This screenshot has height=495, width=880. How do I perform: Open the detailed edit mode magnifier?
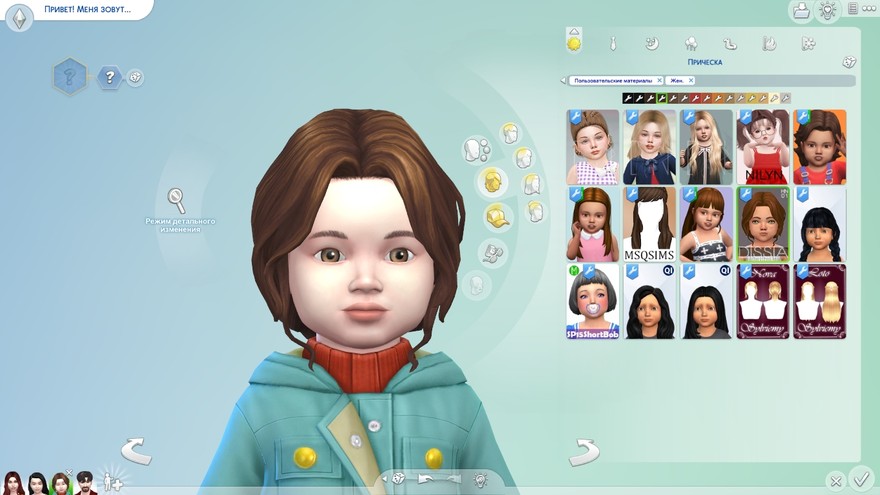coord(176,200)
